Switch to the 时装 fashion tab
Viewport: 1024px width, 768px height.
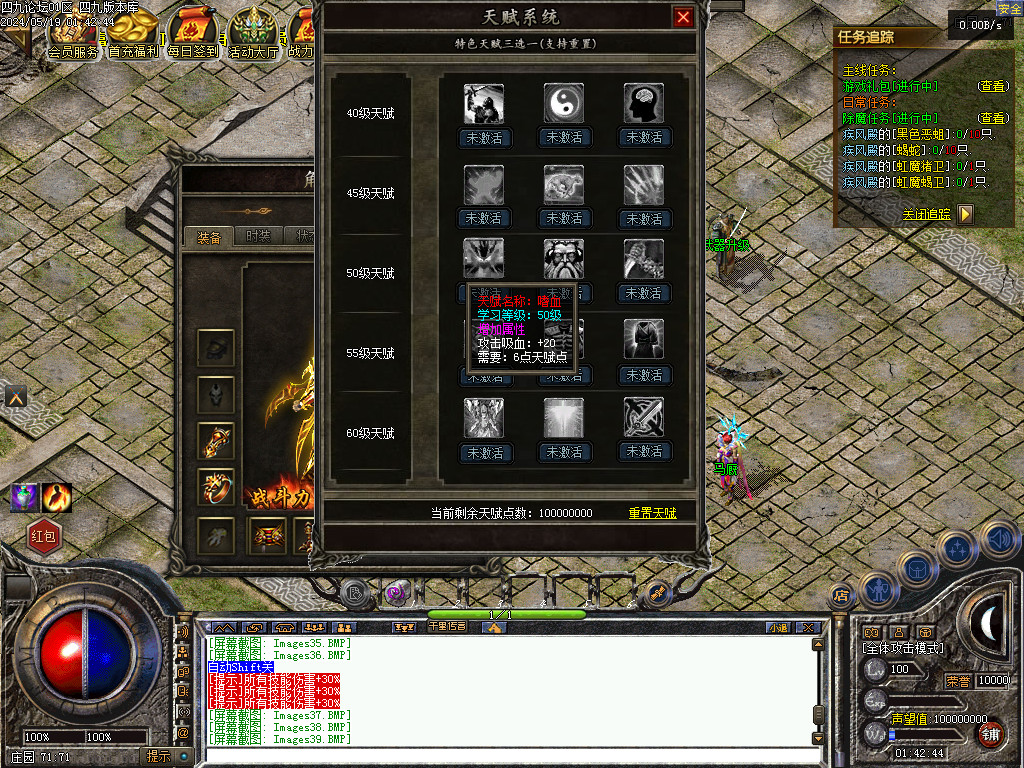(257, 237)
